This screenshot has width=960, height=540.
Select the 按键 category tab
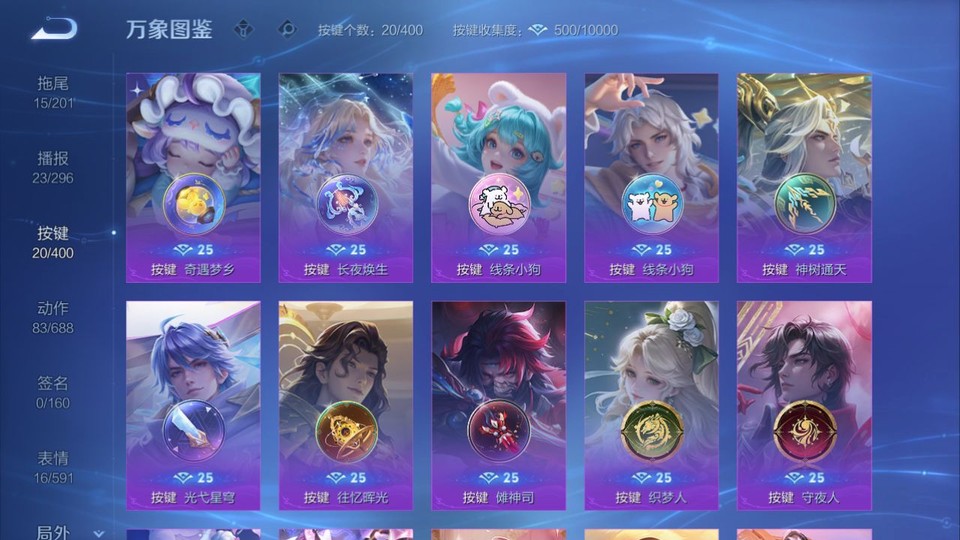53,242
